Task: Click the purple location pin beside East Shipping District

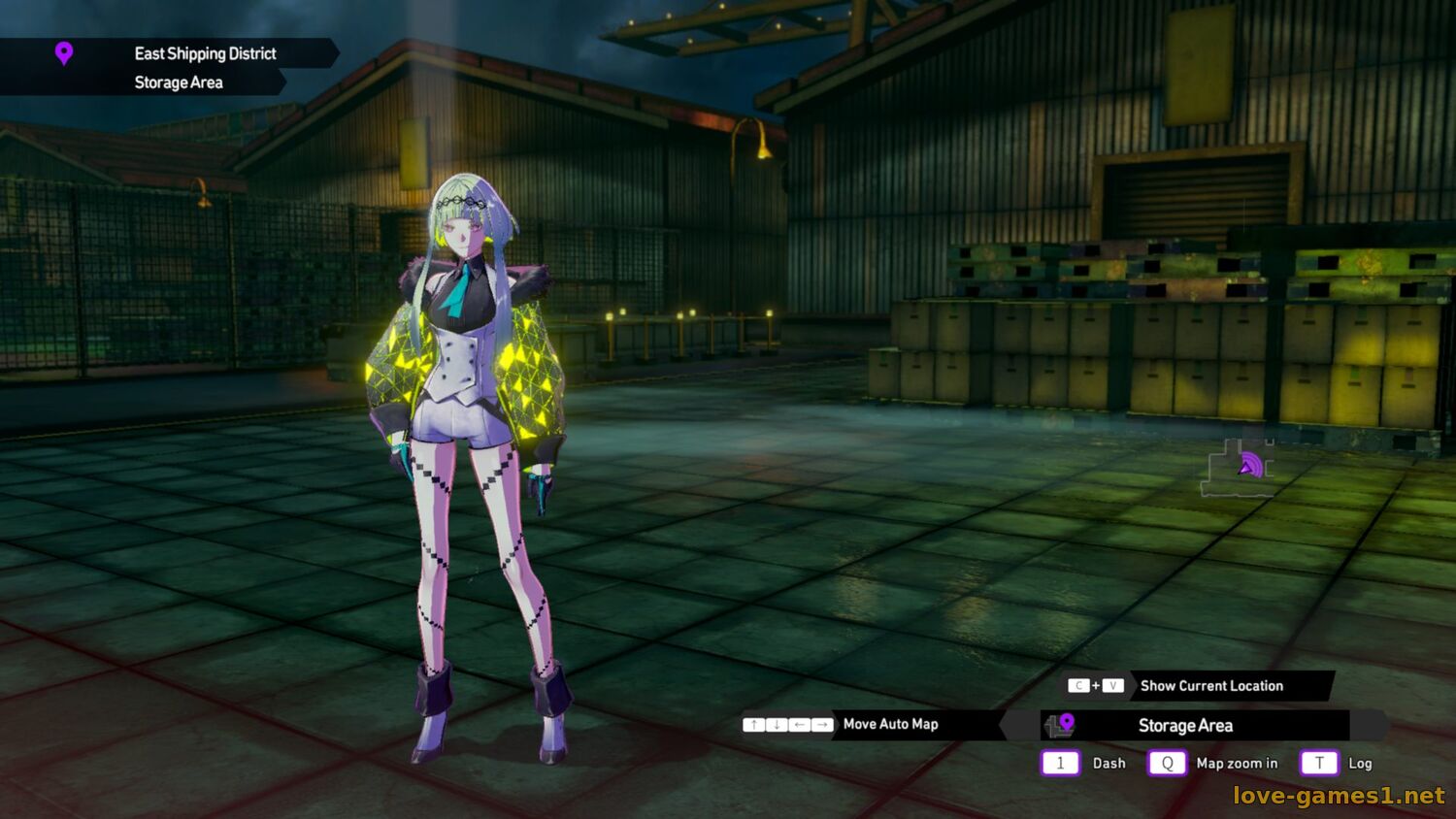Action: [x=64, y=54]
